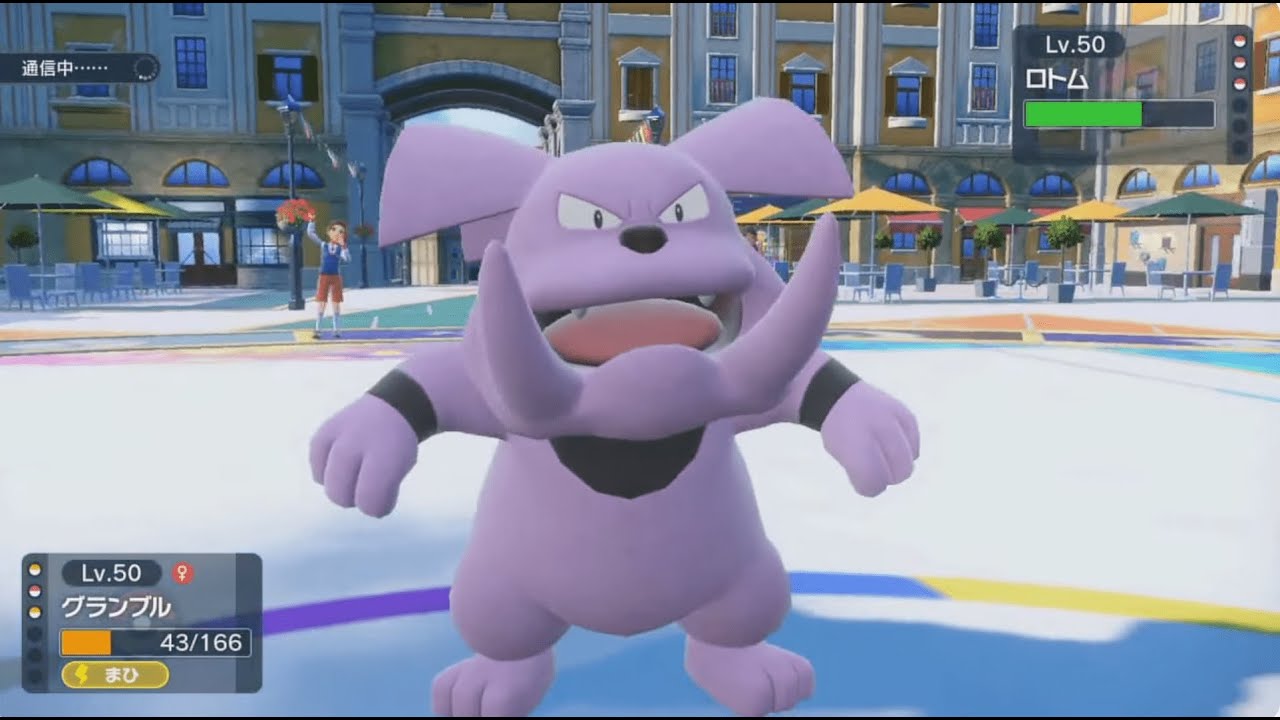
Task: Click the red female gender icon beside Lv.50
Action: pyautogui.click(x=182, y=572)
